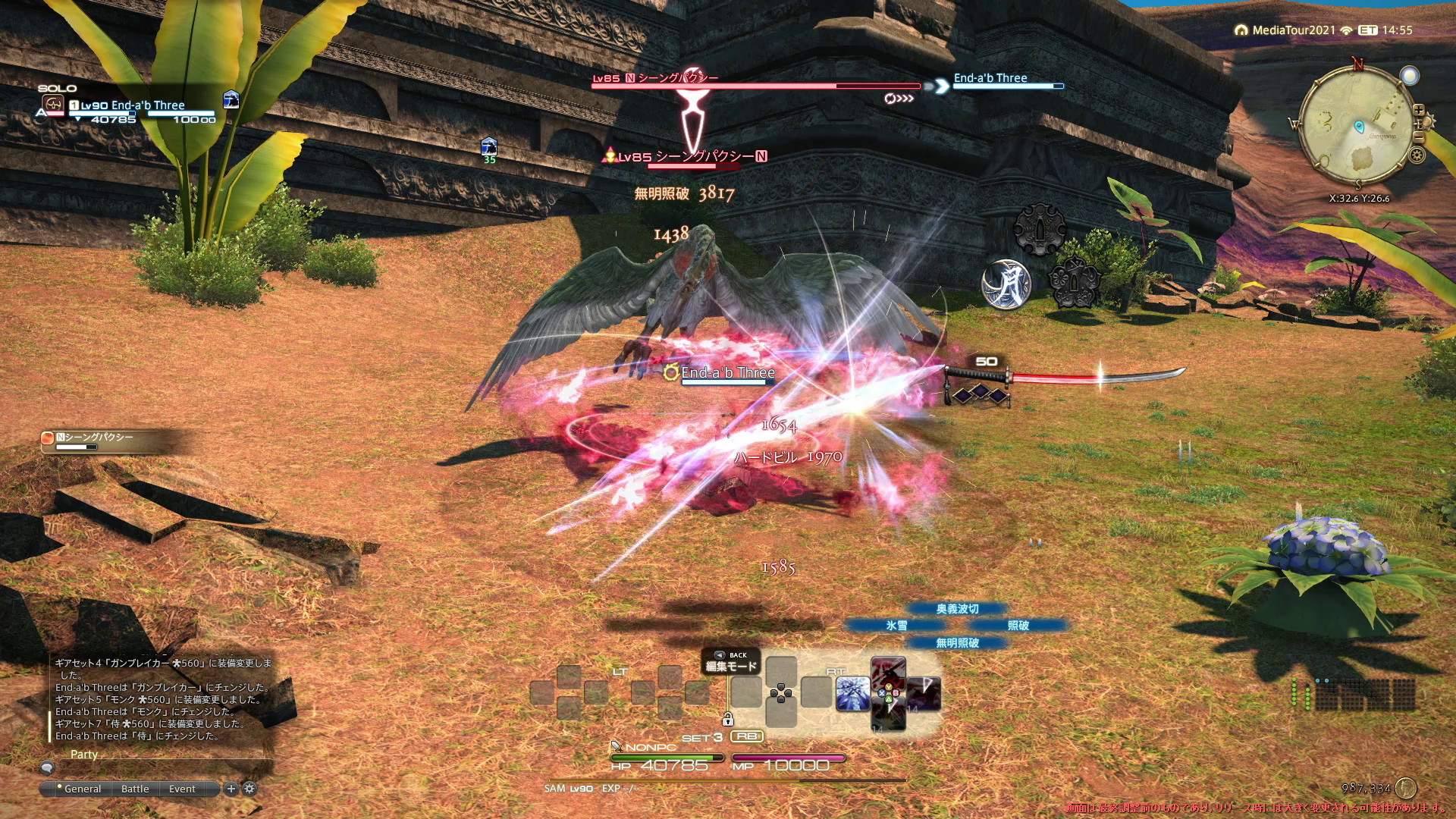Open minimap settings gear
The image size is (1456, 819).
(1417, 155)
